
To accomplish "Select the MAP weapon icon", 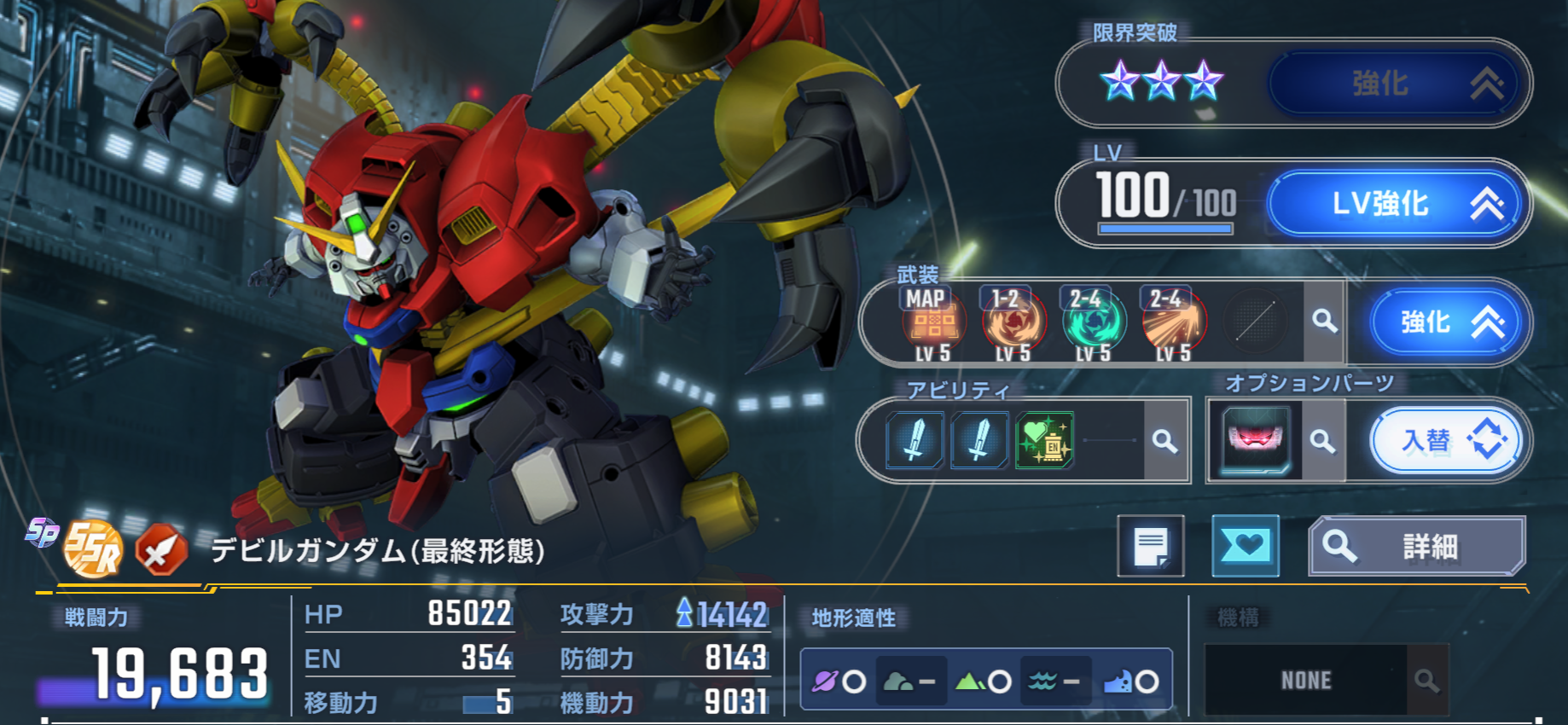I will pos(934,324).
